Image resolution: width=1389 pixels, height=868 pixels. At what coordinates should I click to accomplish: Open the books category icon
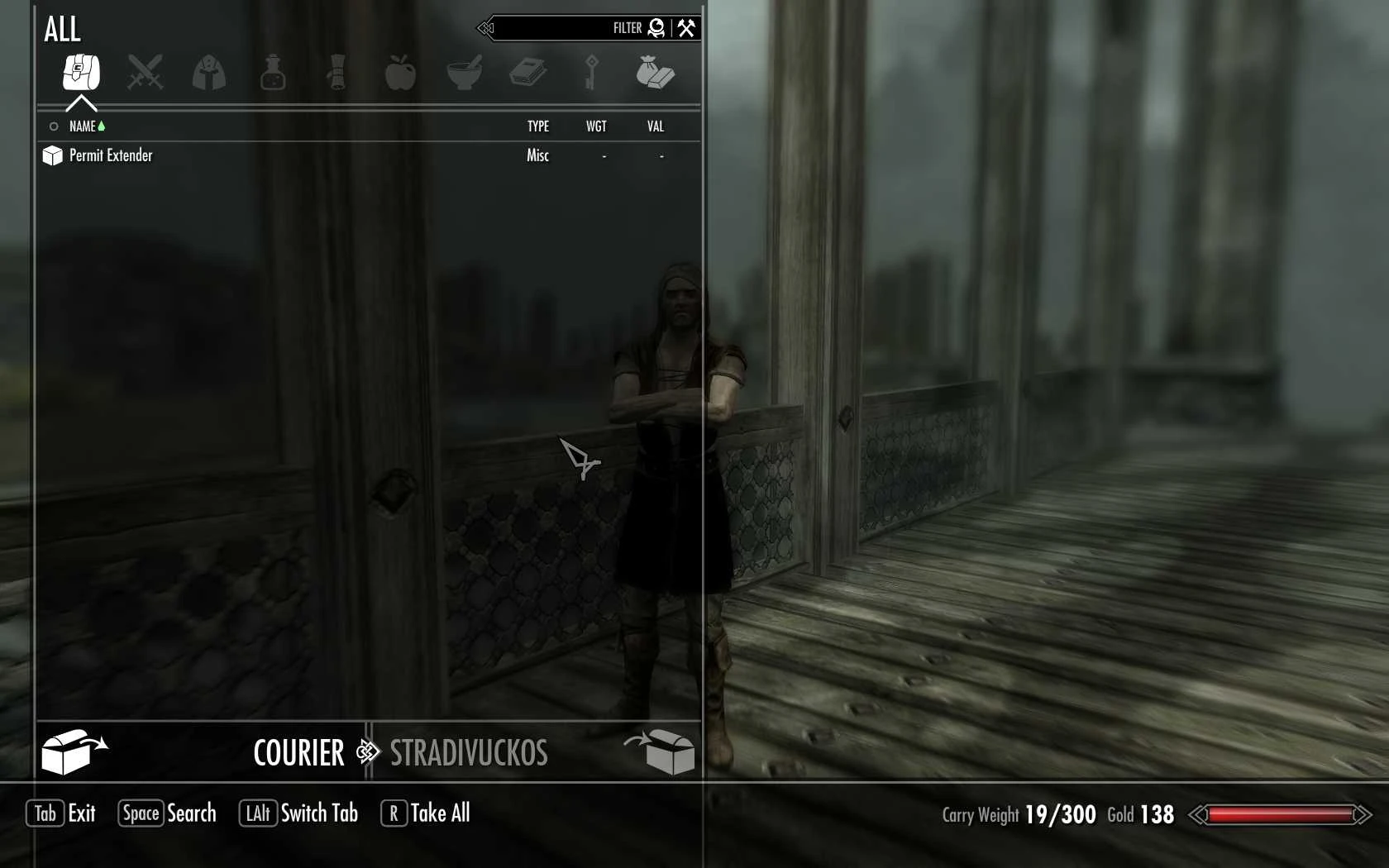pyautogui.click(x=528, y=73)
